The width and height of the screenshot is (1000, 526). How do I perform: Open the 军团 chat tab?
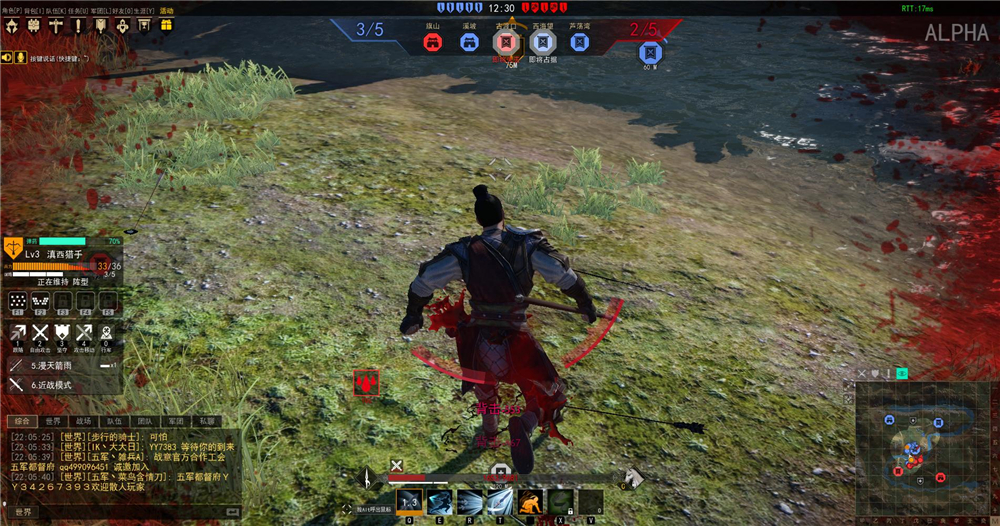point(176,421)
